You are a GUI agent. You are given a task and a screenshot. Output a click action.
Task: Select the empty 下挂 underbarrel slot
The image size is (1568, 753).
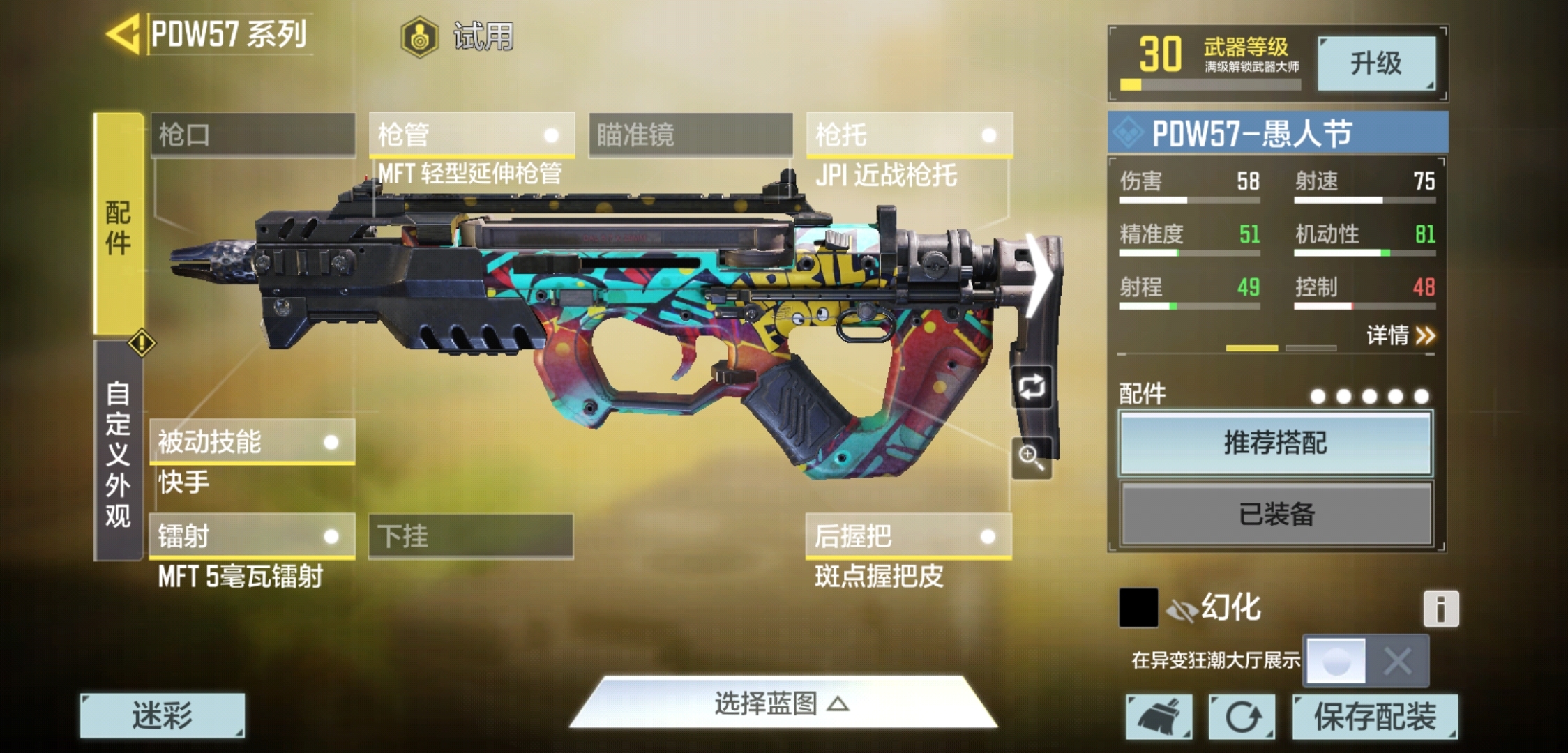pyautogui.click(x=471, y=536)
